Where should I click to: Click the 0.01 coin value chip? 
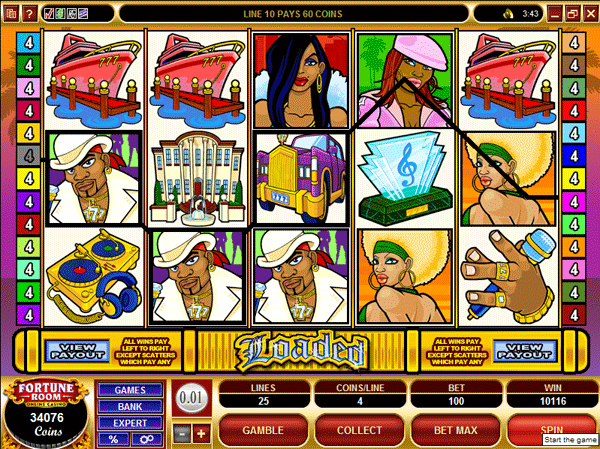191,399
